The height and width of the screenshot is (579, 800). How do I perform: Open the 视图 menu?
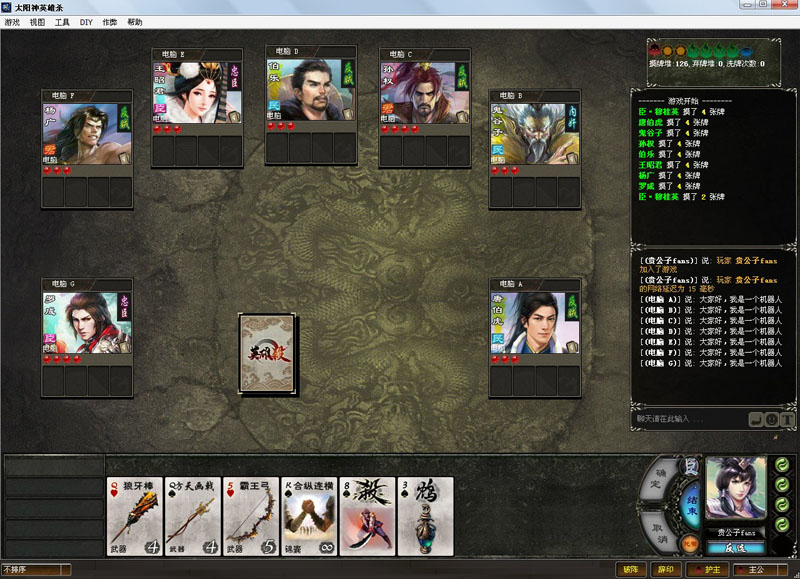37,21
